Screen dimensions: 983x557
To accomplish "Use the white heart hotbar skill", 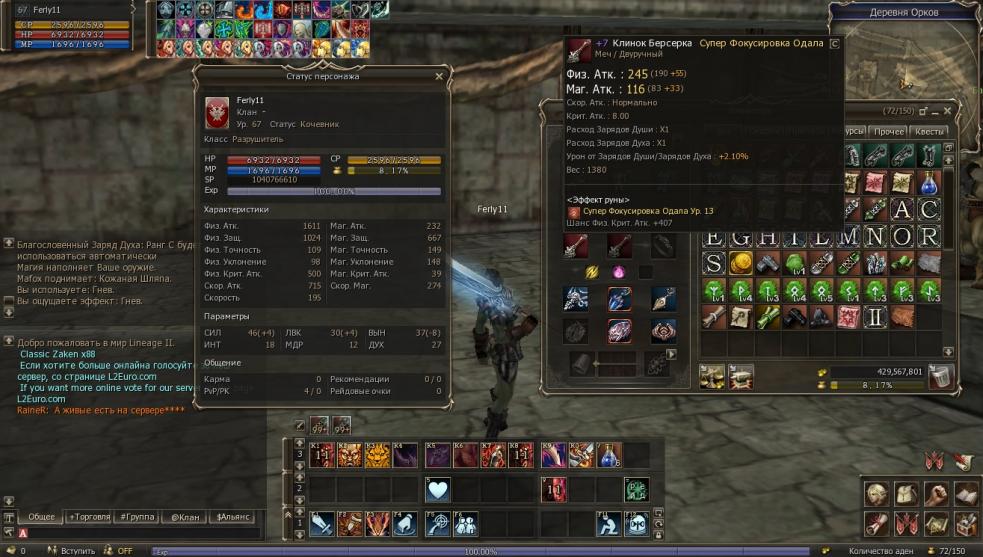I will click(438, 489).
